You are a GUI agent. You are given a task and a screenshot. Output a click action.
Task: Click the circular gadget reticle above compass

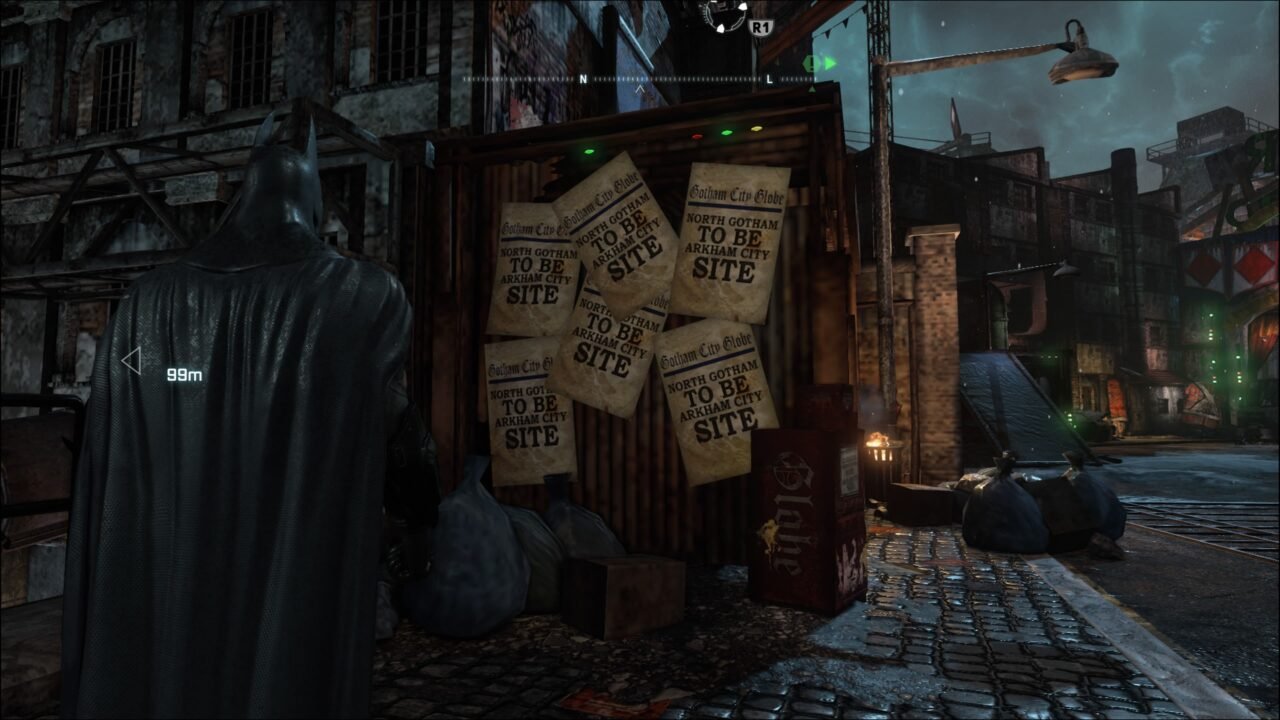[x=724, y=15]
